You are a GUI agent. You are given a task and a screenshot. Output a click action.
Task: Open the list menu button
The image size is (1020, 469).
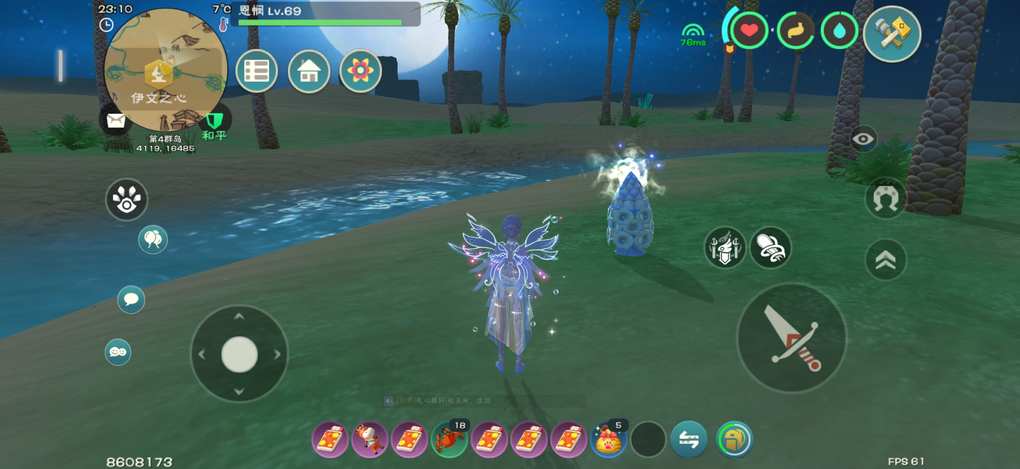pyautogui.click(x=257, y=71)
